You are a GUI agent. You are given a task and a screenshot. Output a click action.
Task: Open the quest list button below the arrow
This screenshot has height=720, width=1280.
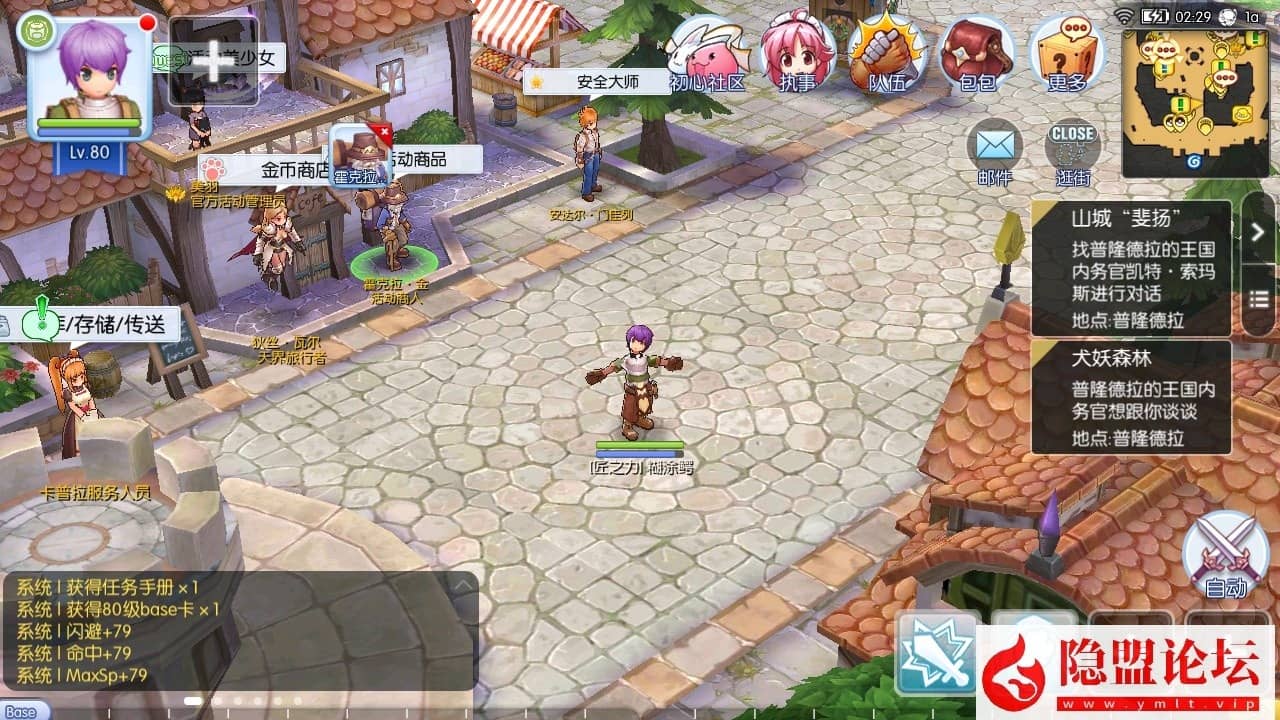point(1258,299)
